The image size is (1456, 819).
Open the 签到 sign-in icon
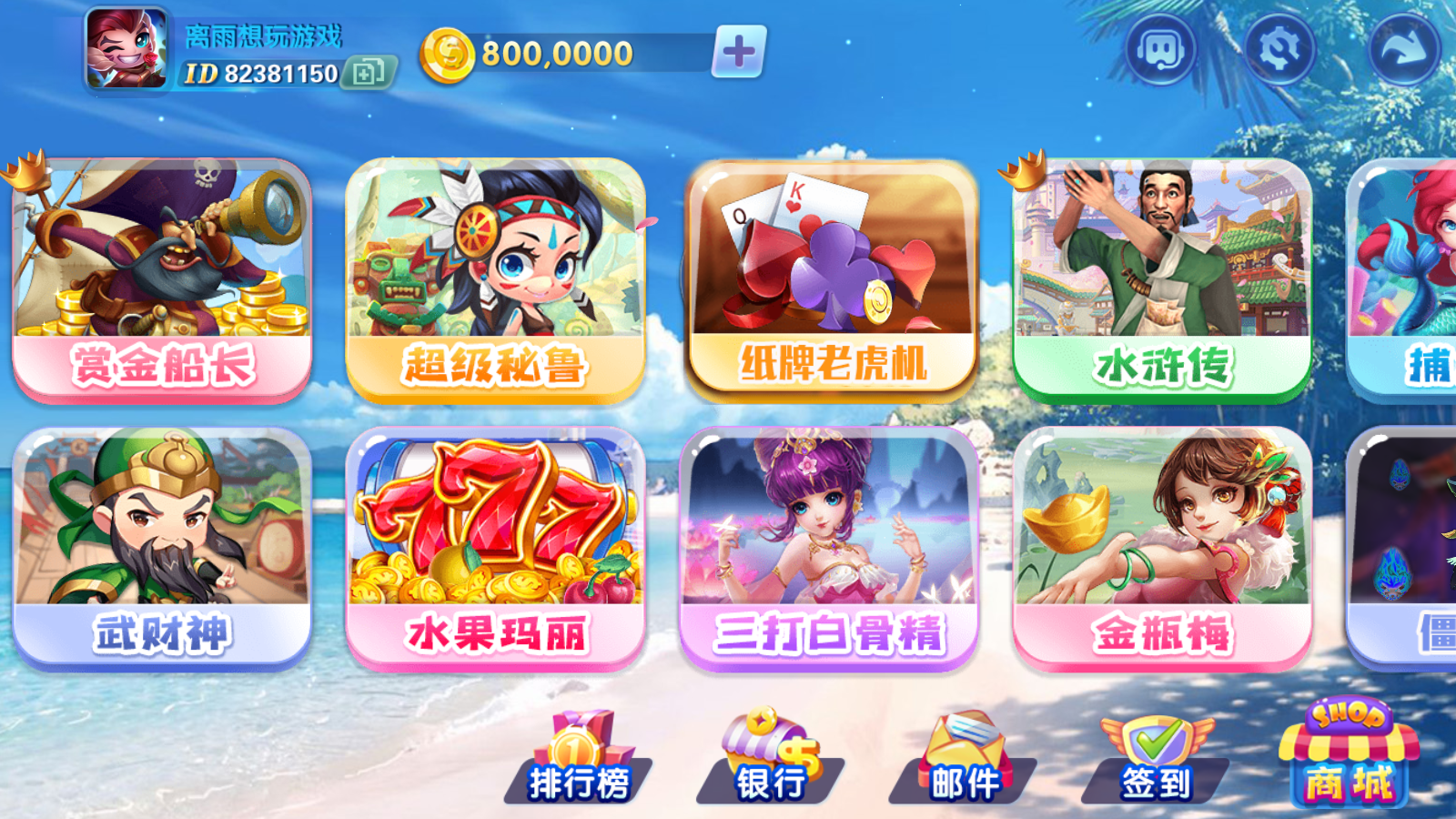pyautogui.click(x=1156, y=755)
